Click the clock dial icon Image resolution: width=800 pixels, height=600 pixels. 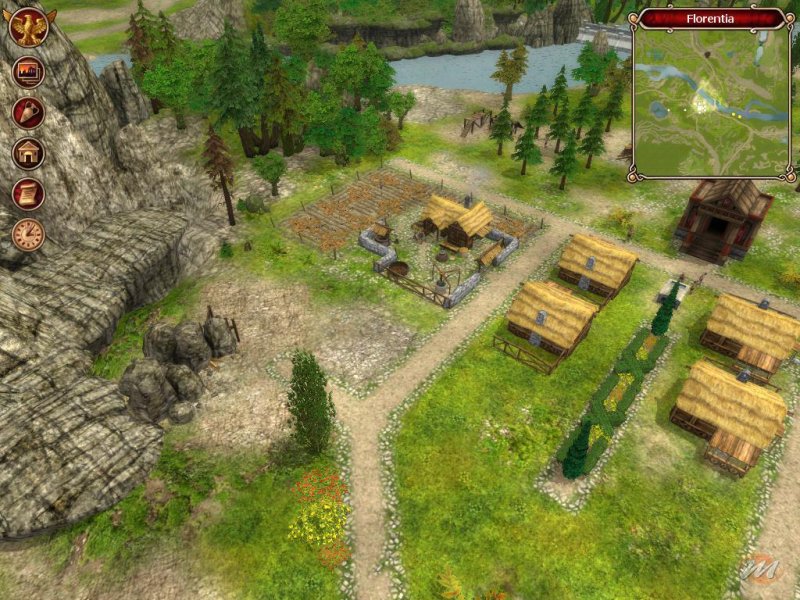pyautogui.click(x=28, y=235)
